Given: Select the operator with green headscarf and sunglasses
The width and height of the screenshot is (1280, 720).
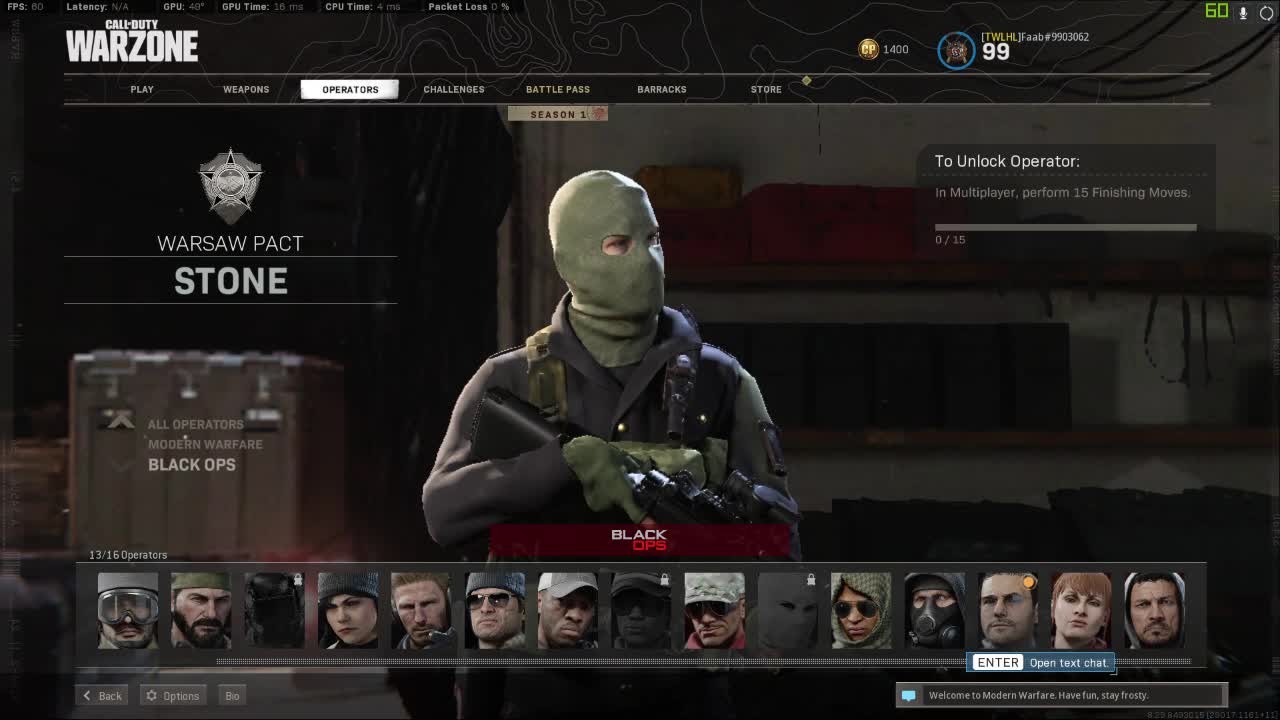Looking at the screenshot, I should coord(861,611).
